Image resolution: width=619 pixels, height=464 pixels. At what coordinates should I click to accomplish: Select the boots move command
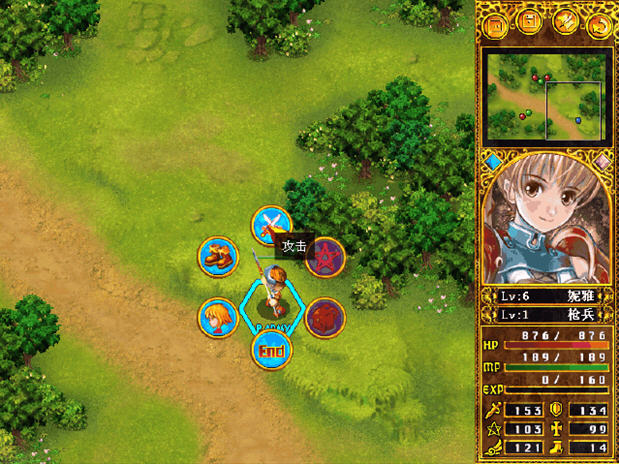tap(217, 257)
